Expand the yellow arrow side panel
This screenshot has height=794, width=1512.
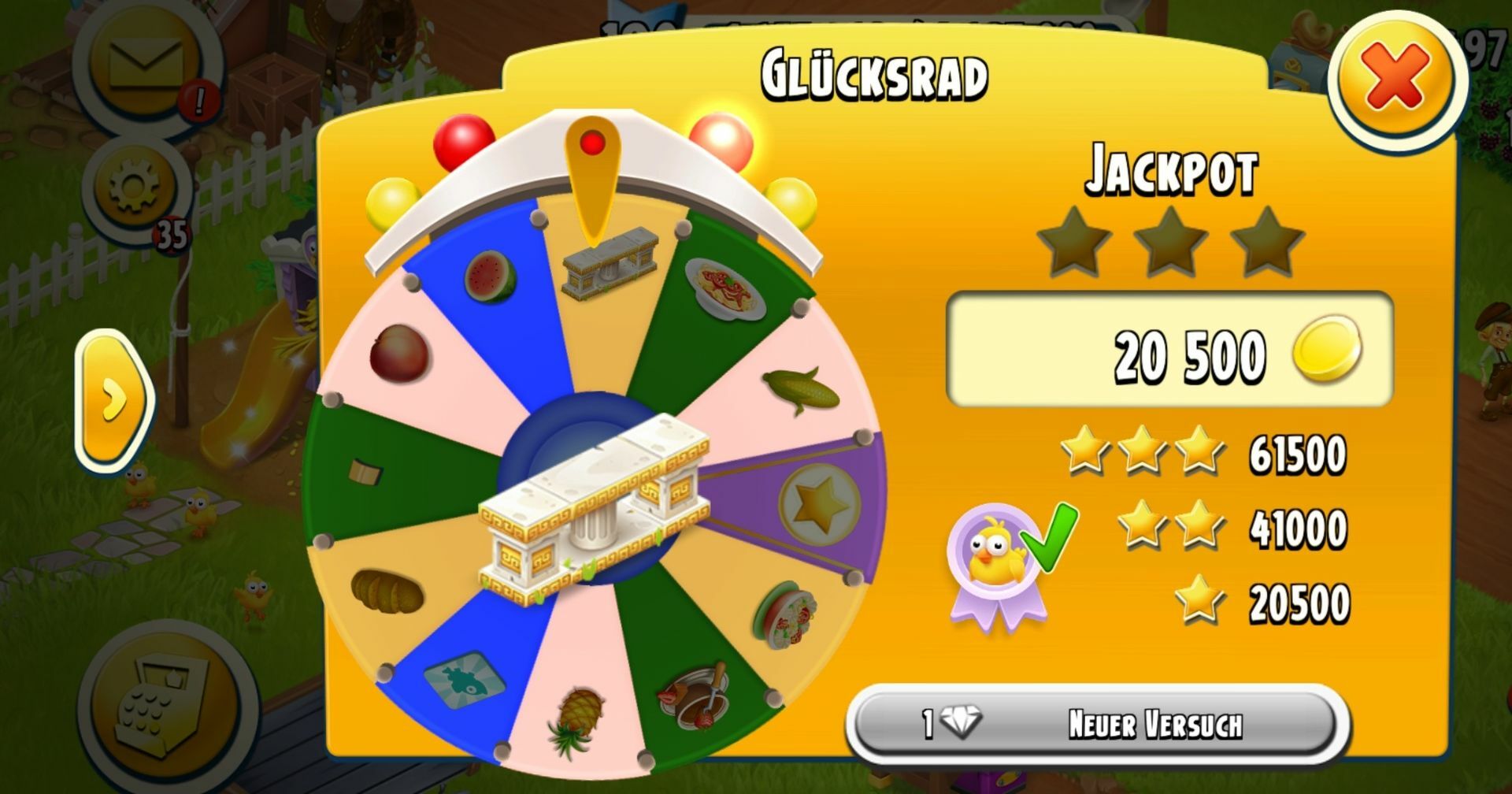tap(114, 400)
